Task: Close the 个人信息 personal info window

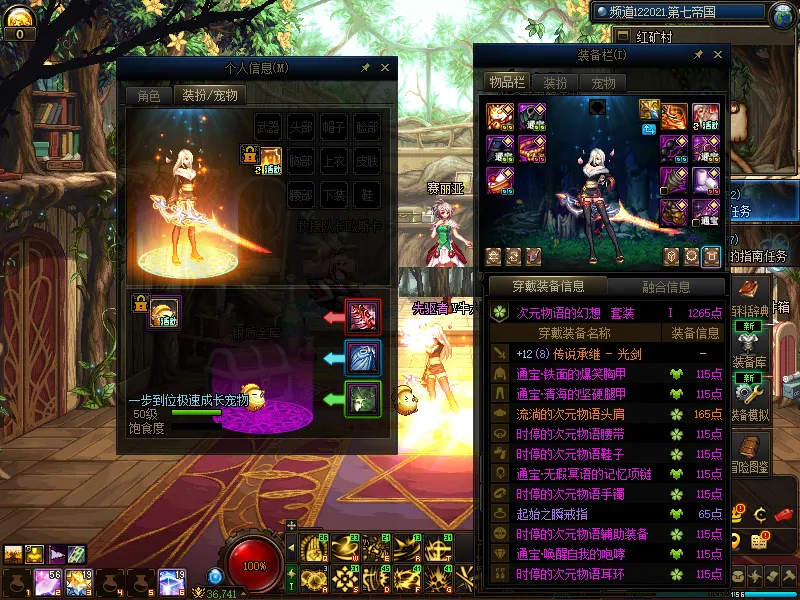Action: point(385,68)
